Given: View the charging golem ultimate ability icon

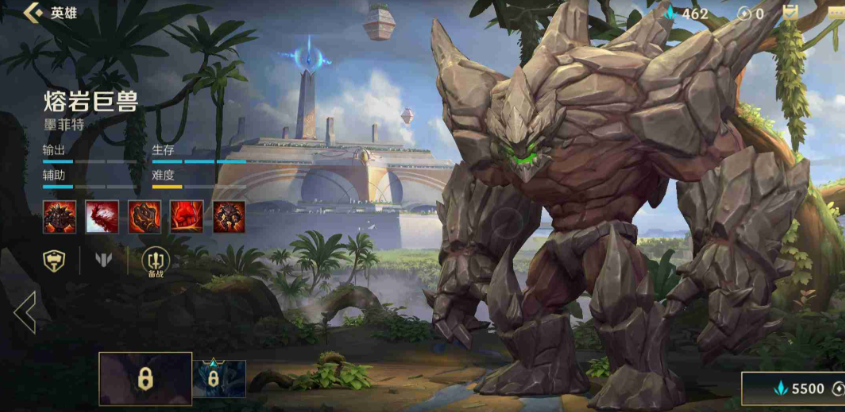Looking at the screenshot, I should [x=229, y=216].
